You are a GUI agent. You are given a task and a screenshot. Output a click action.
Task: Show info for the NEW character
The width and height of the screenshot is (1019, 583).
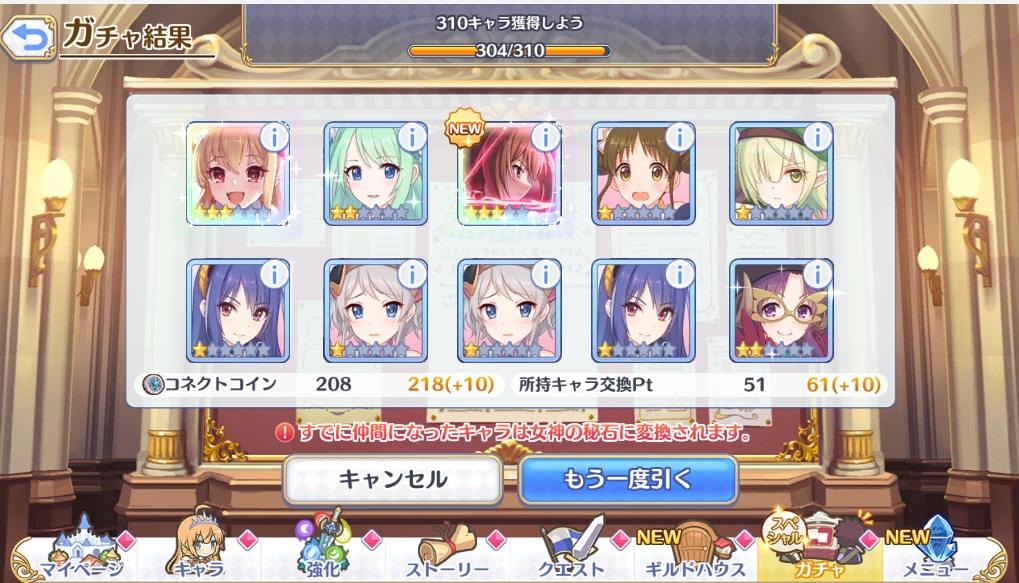pyautogui.click(x=546, y=137)
